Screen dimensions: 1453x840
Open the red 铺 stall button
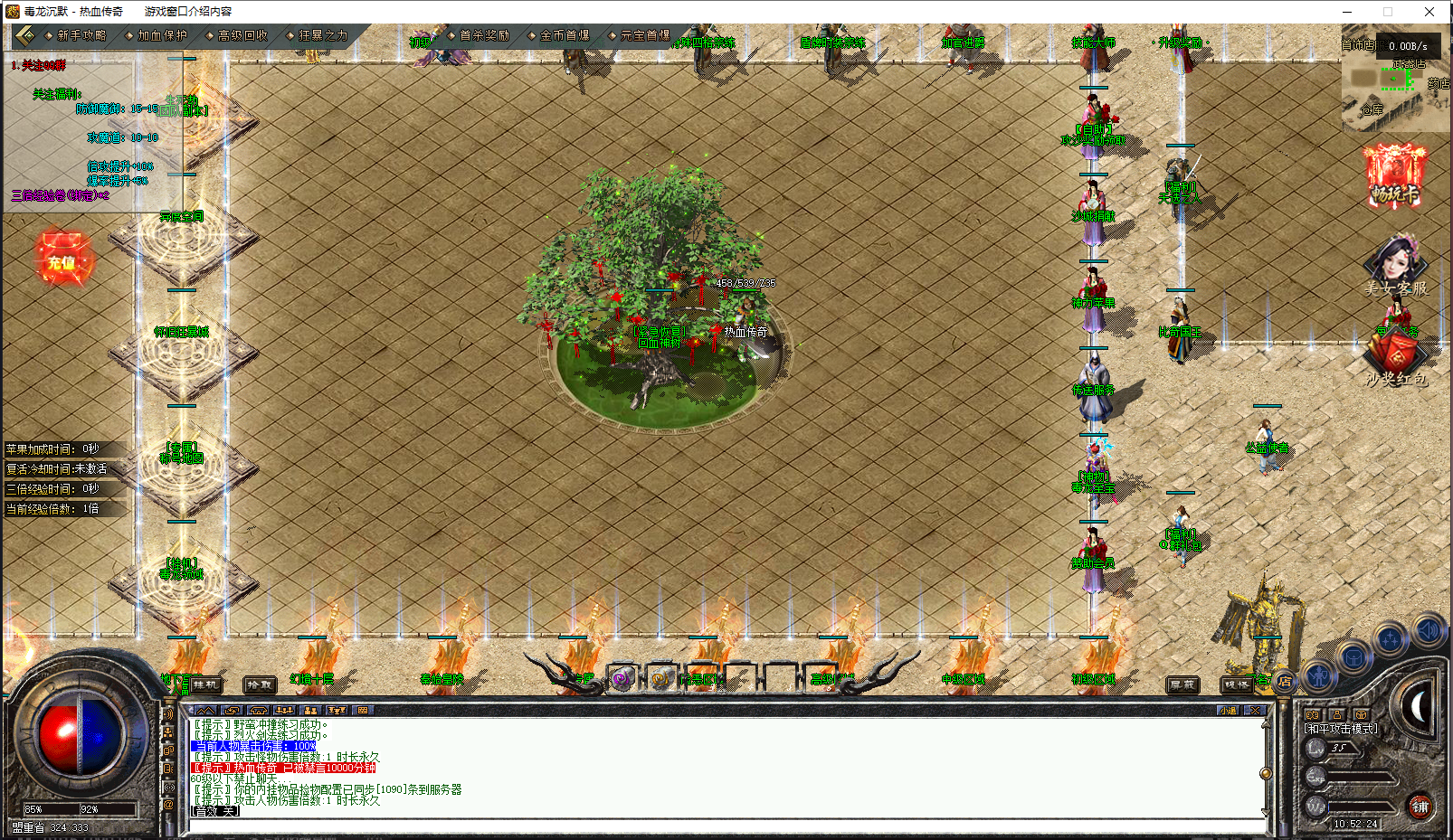pyautogui.click(x=1420, y=806)
